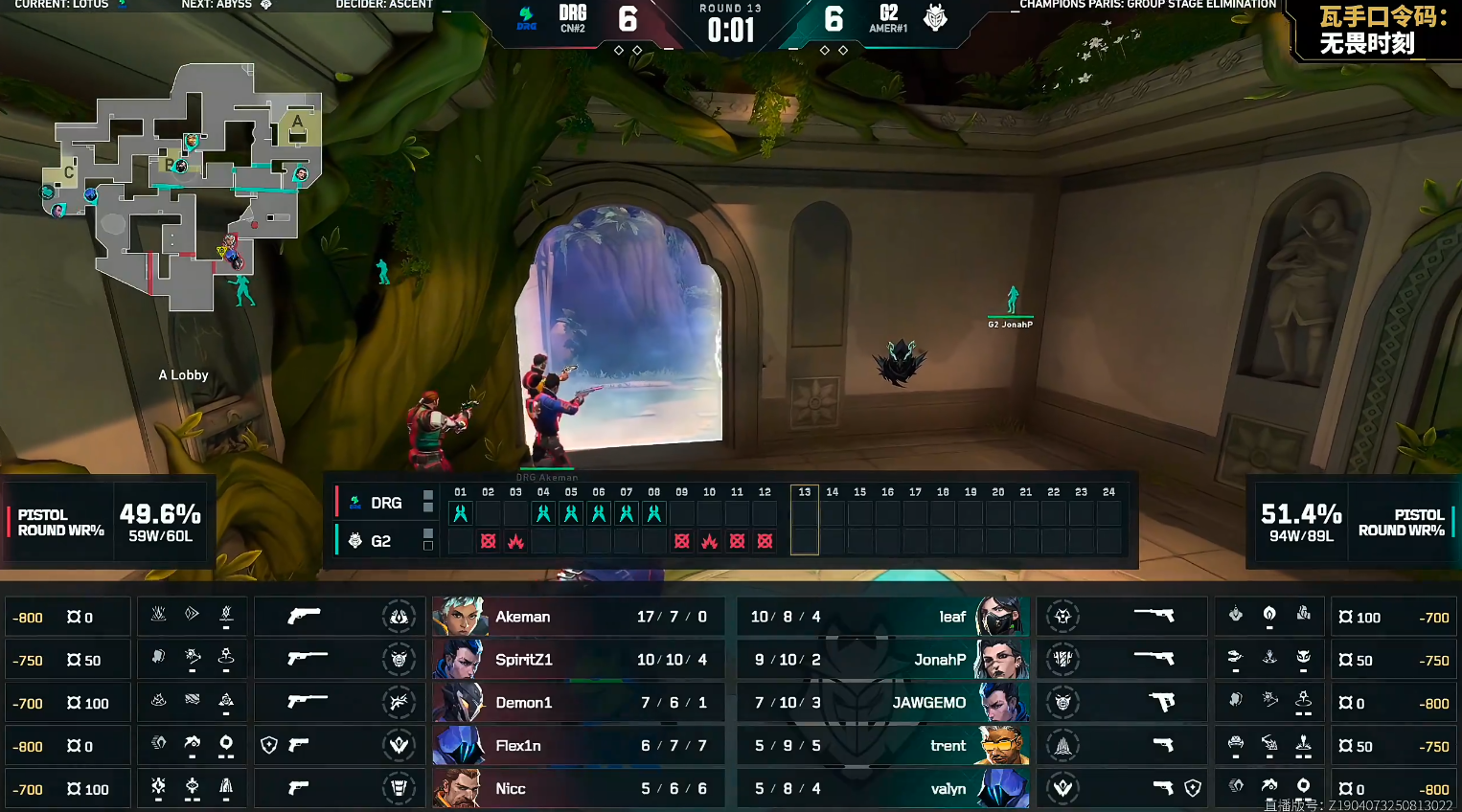Select JonahP's scoreboard row
The image size is (1462, 812).
(x=881, y=660)
